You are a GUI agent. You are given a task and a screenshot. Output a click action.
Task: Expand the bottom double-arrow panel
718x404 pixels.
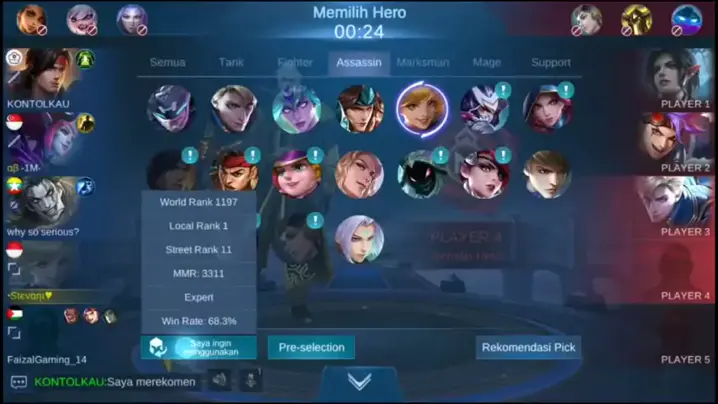359,381
